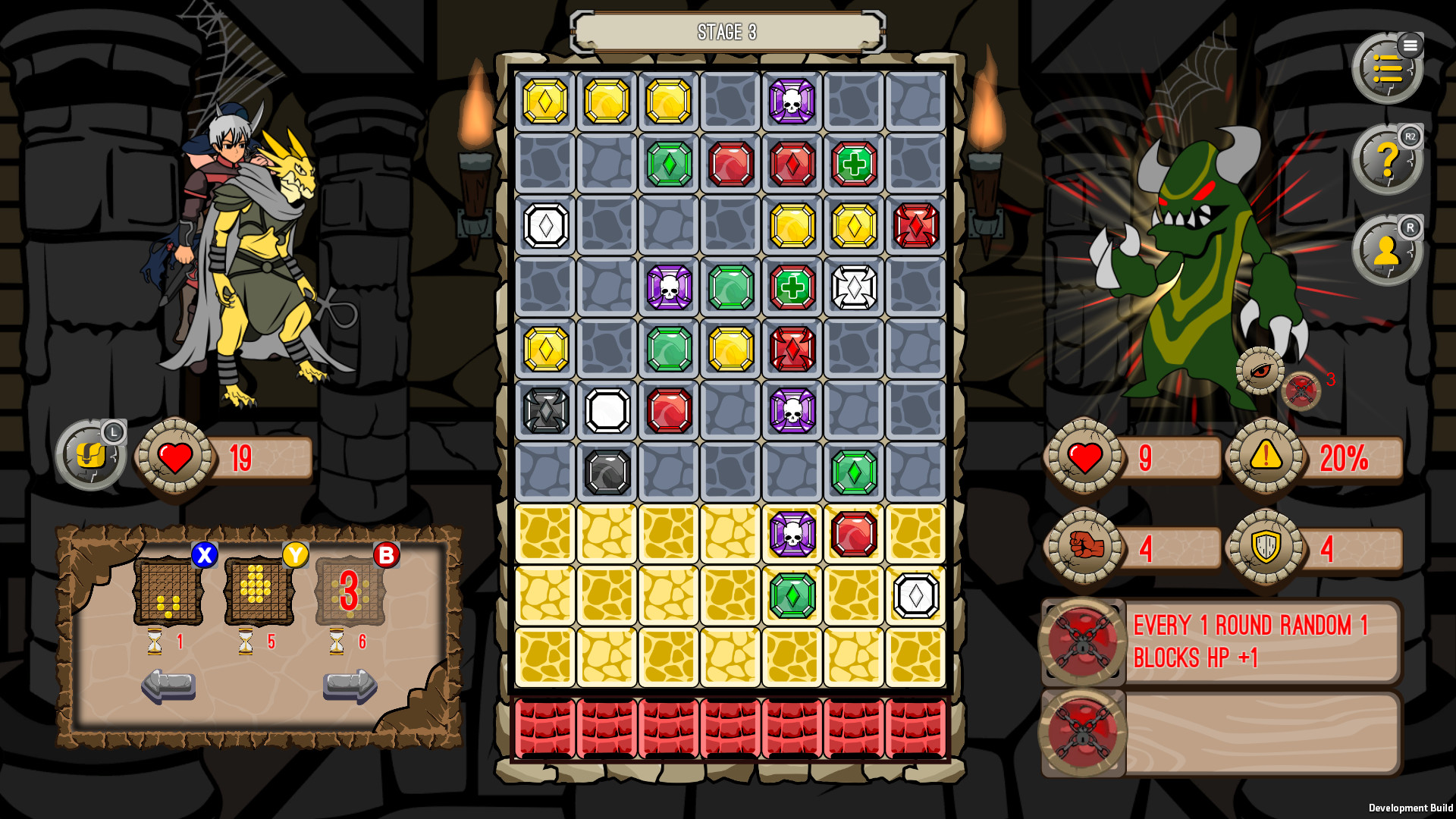This screenshot has height=819, width=1456.
Task: Click the STAGE 3 title banner
Action: [x=727, y=32]
